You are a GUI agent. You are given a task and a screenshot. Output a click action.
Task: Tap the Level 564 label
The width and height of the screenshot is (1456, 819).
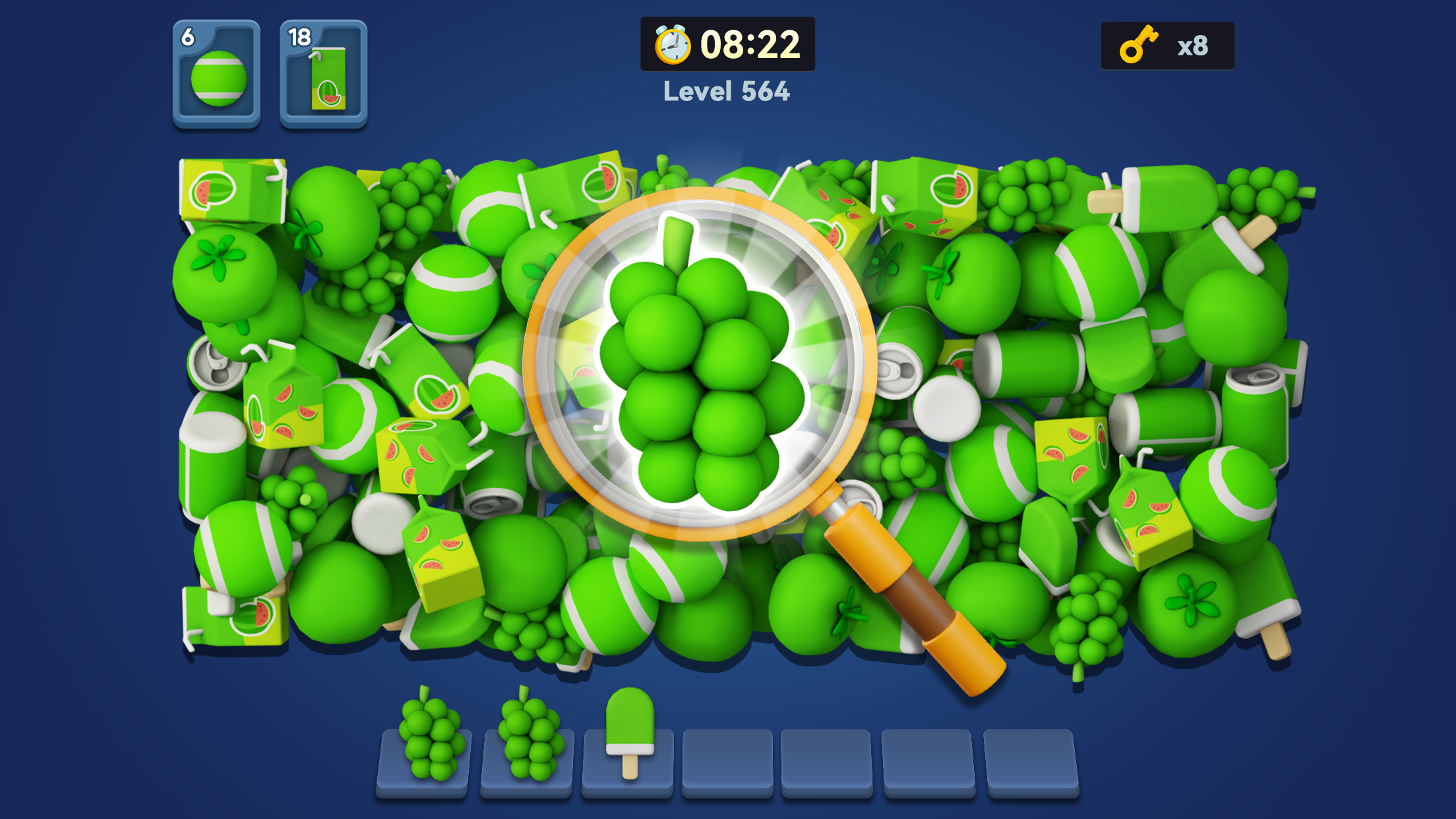[725, 94]
